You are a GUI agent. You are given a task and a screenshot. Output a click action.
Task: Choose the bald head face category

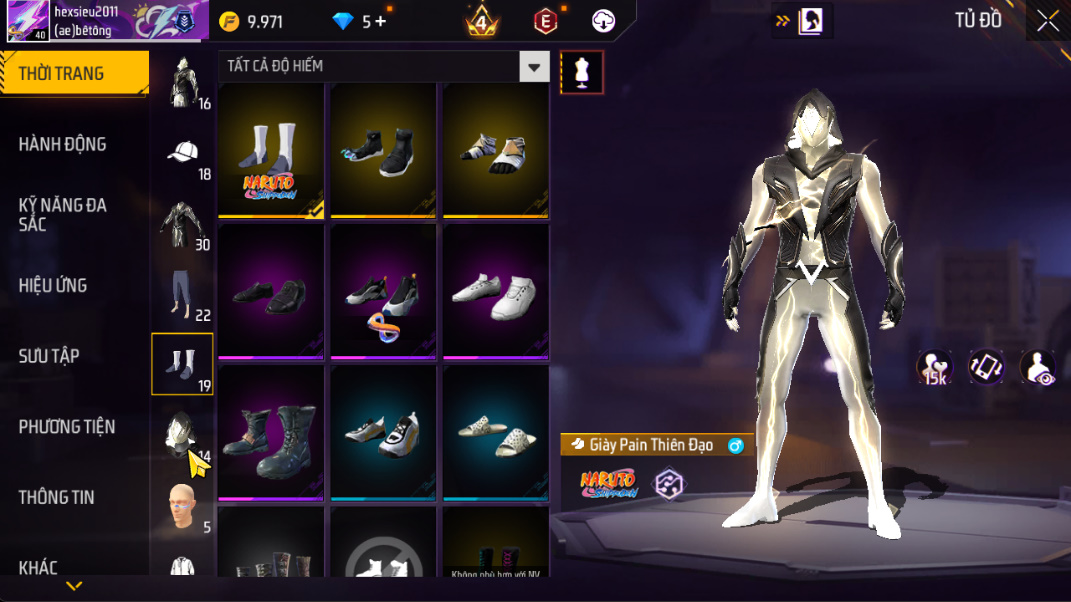pos(182,505)
